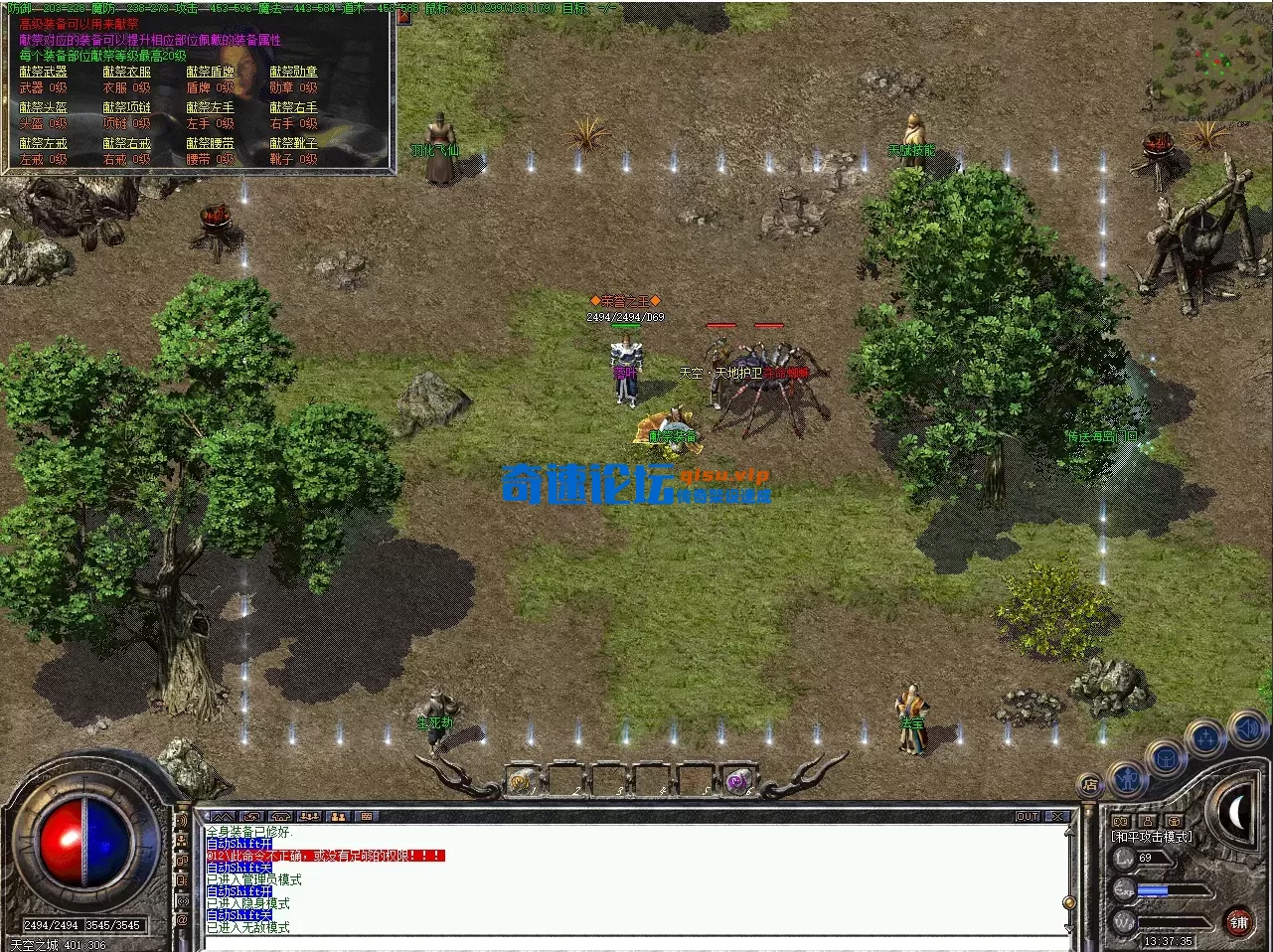Click the small person icon above attack mode label

point(1147,821)
